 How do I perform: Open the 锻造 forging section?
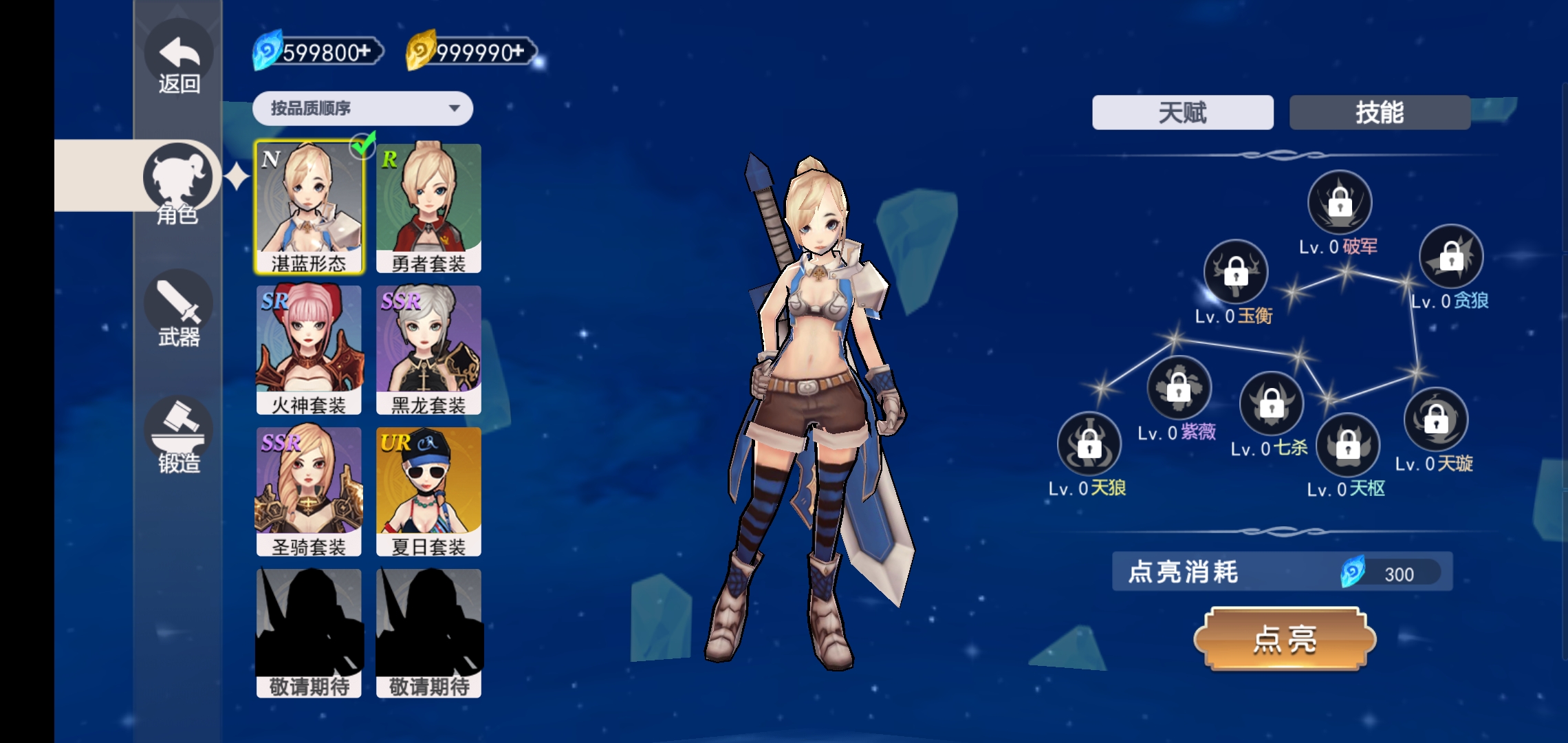pos(179,436)
